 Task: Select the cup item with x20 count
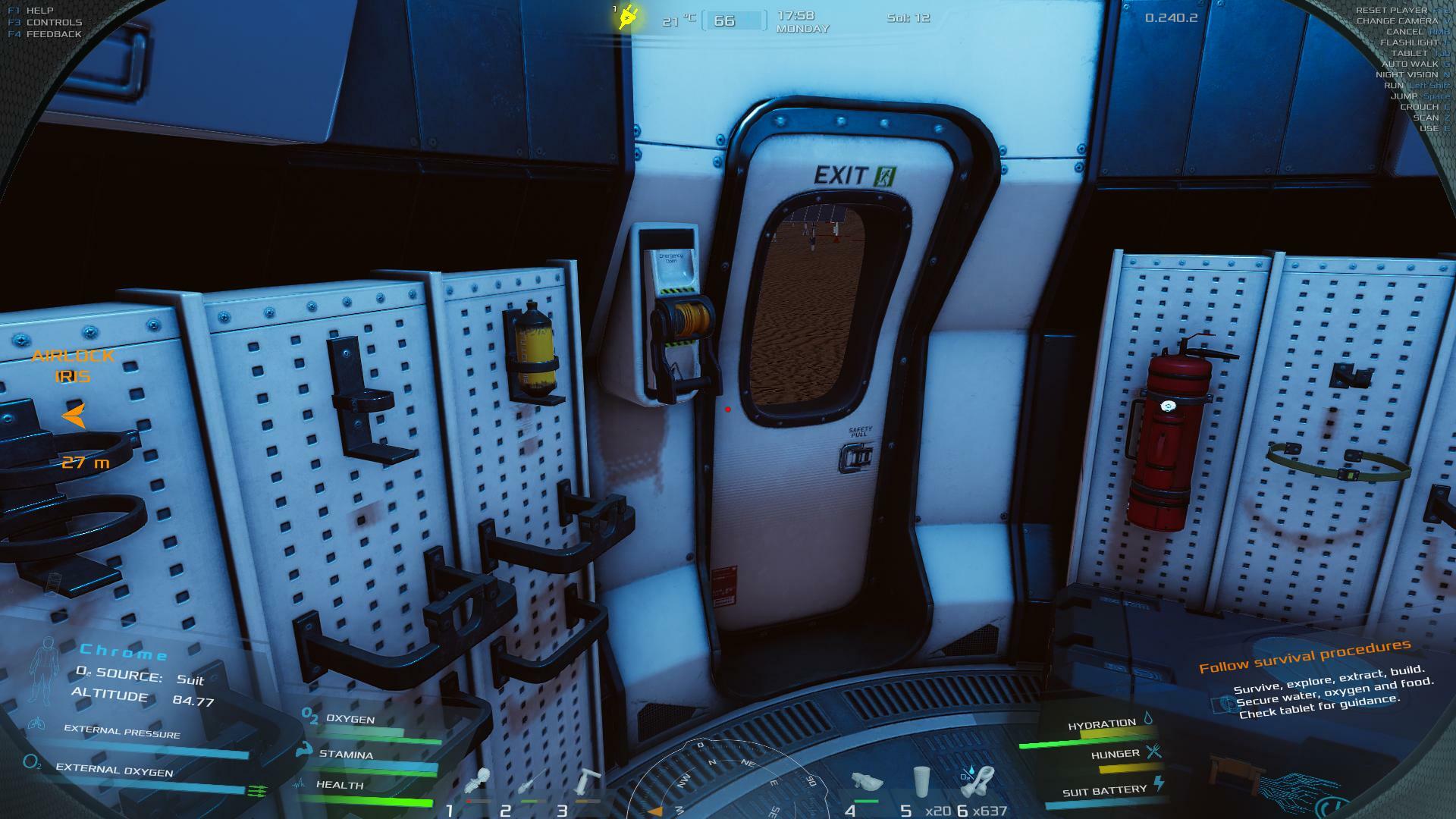[921, 783]
